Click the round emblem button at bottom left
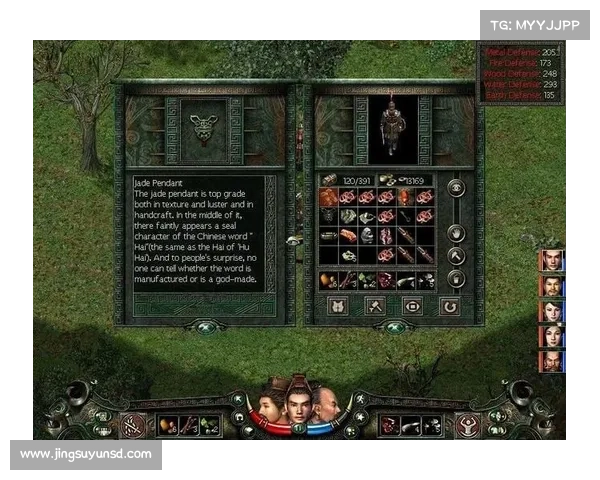This screenshot has width=600, height=480. (x=133, y=425)
